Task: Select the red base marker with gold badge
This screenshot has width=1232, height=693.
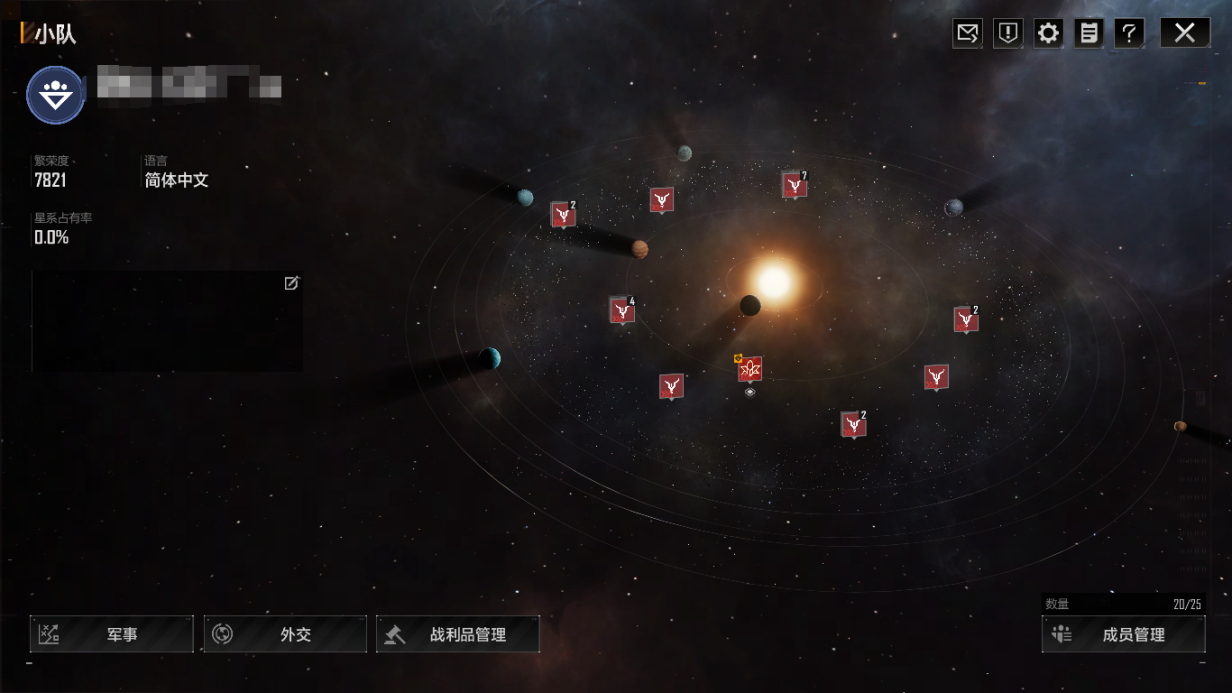Action: (750, 370)
